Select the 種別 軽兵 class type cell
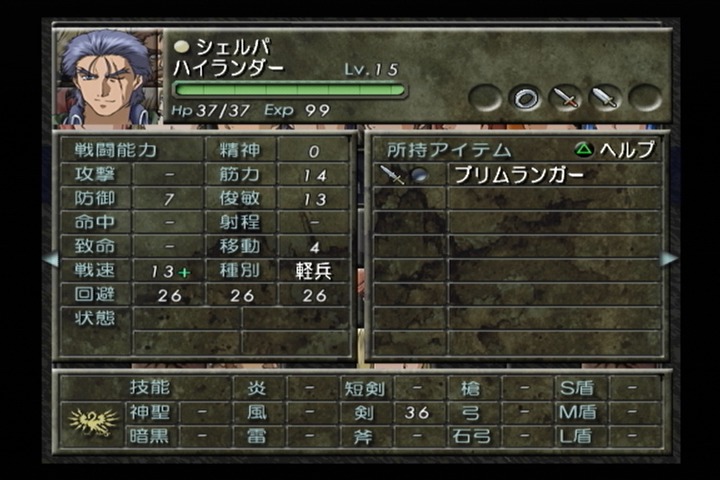720x480 pixels. (314, 271)
